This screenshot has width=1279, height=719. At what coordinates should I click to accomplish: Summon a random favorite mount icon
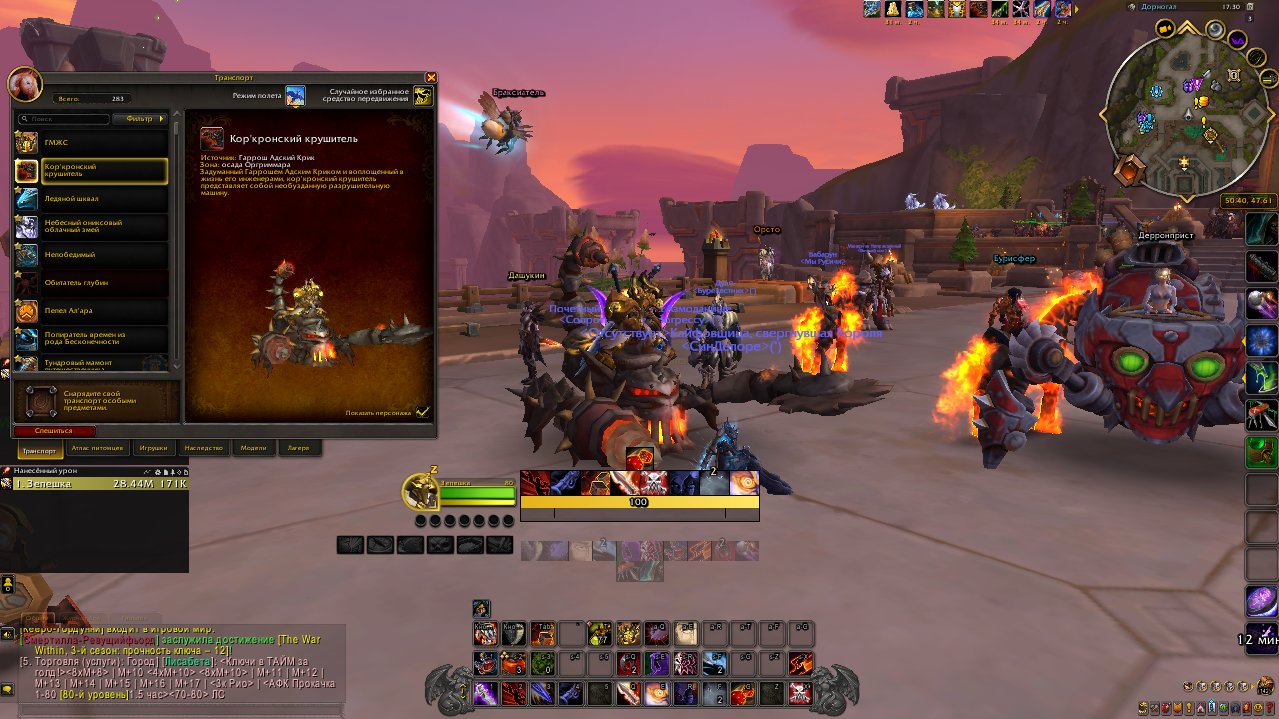(x=423, y=95)
